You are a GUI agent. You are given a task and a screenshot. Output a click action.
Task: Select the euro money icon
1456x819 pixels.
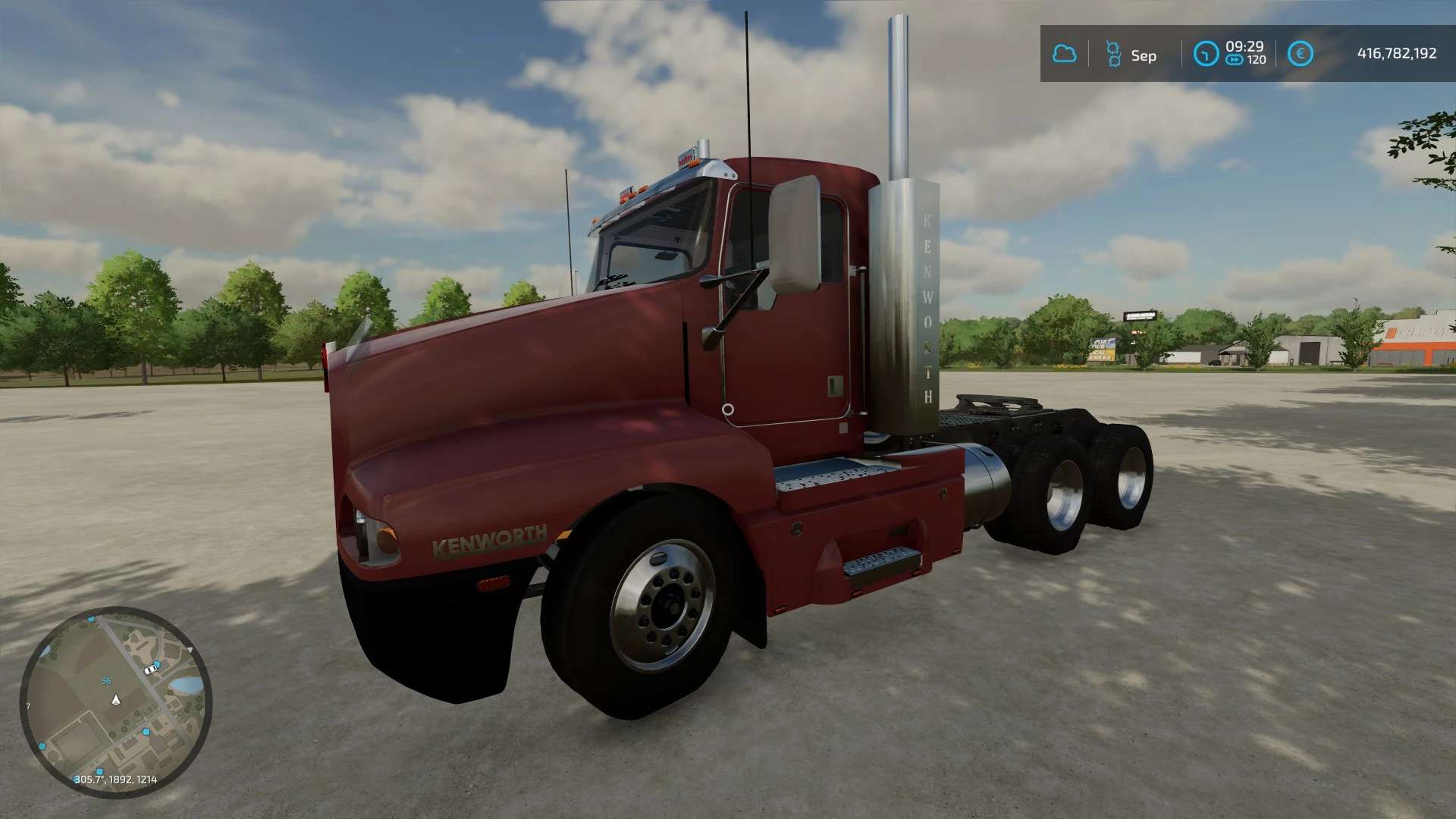[x=1300, y=54]
